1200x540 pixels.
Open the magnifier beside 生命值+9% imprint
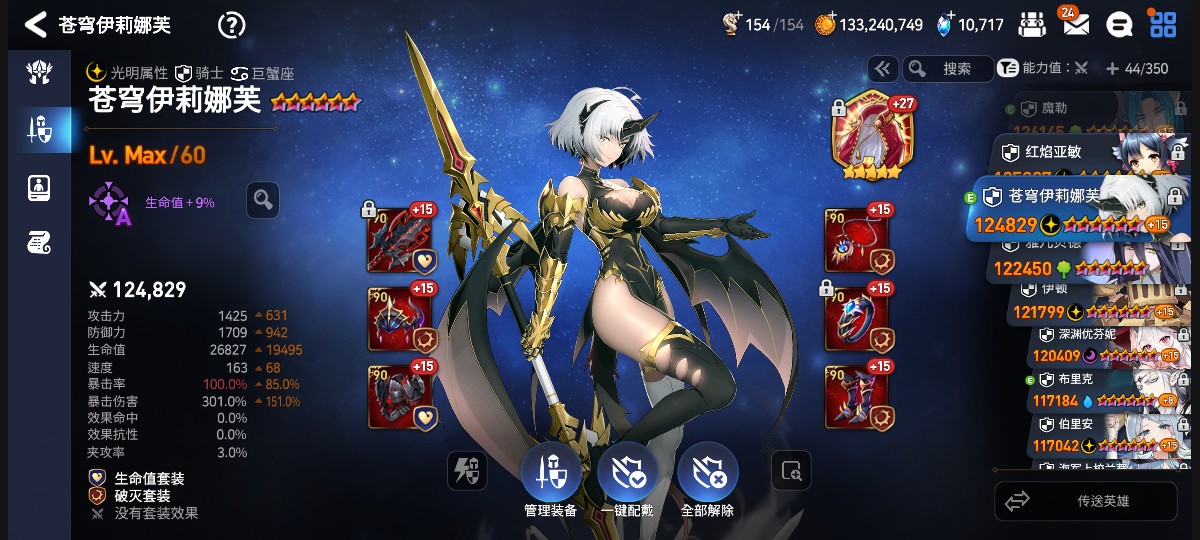pos(262,201)
